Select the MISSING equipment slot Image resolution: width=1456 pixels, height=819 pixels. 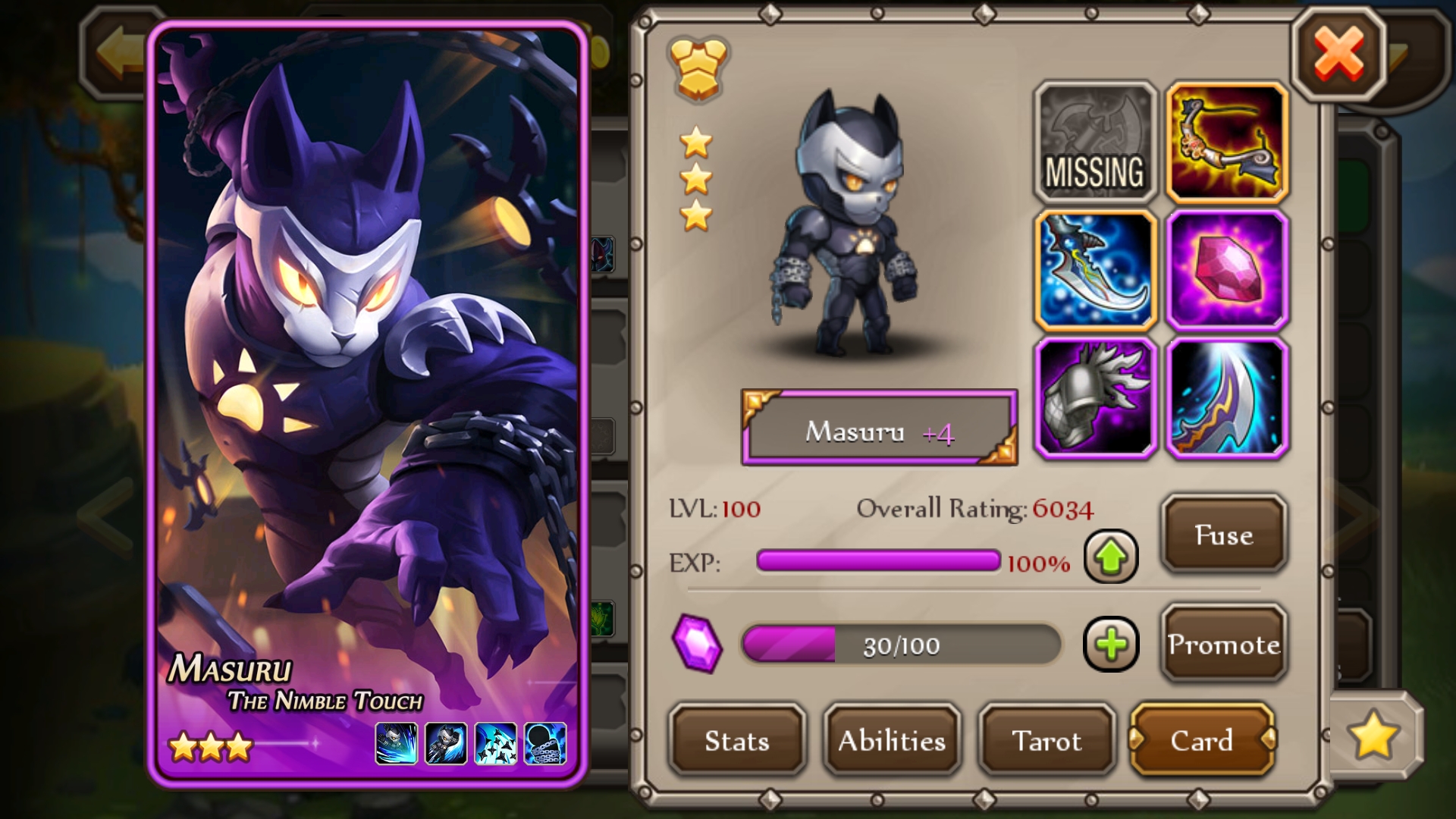[1095, 143]
